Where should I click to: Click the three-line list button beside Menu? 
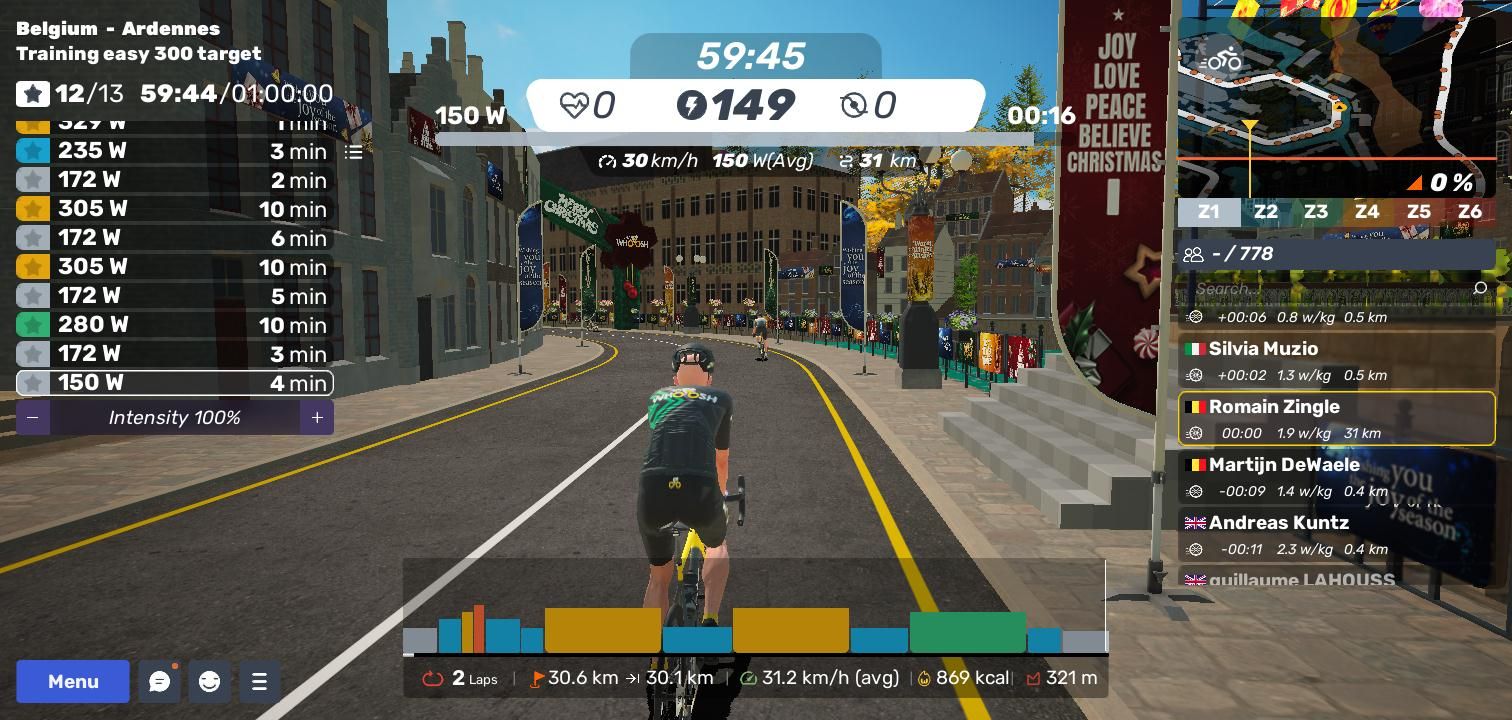pyautogui.click(x=259, y=681)
